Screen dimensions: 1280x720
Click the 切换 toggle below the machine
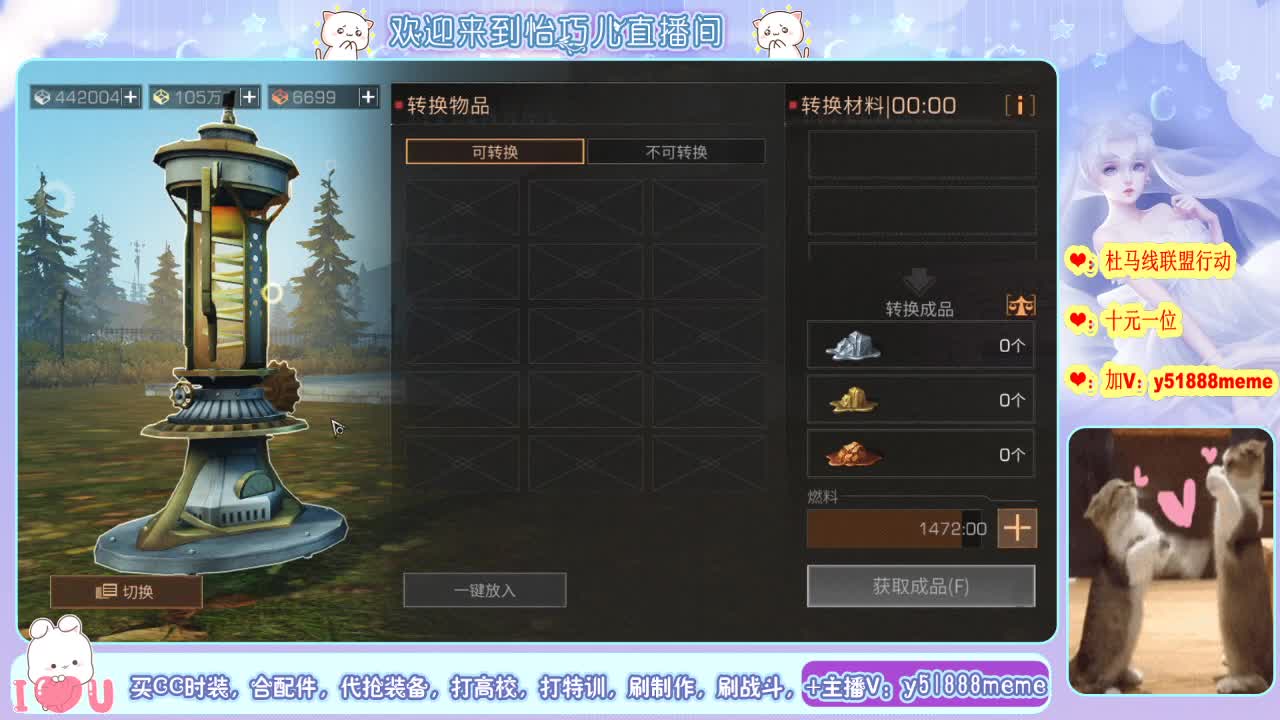coord(125,590)
